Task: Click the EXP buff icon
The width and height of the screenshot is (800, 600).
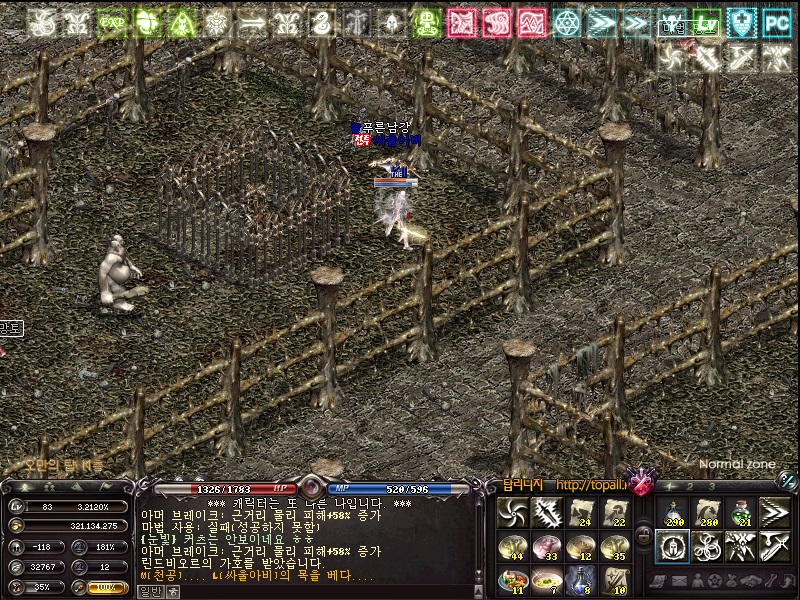Action: tap(111, 22)
